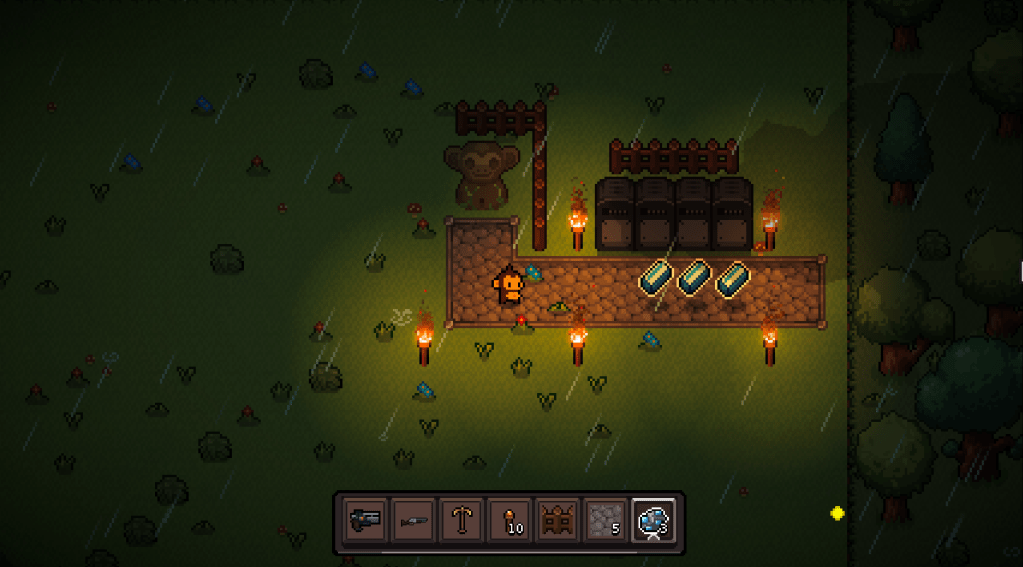This screenshot has width=1023, height=567.
Task: Equip the pickaxe from the hotbar
Action: pyautogui.click(x=460, y=520)
